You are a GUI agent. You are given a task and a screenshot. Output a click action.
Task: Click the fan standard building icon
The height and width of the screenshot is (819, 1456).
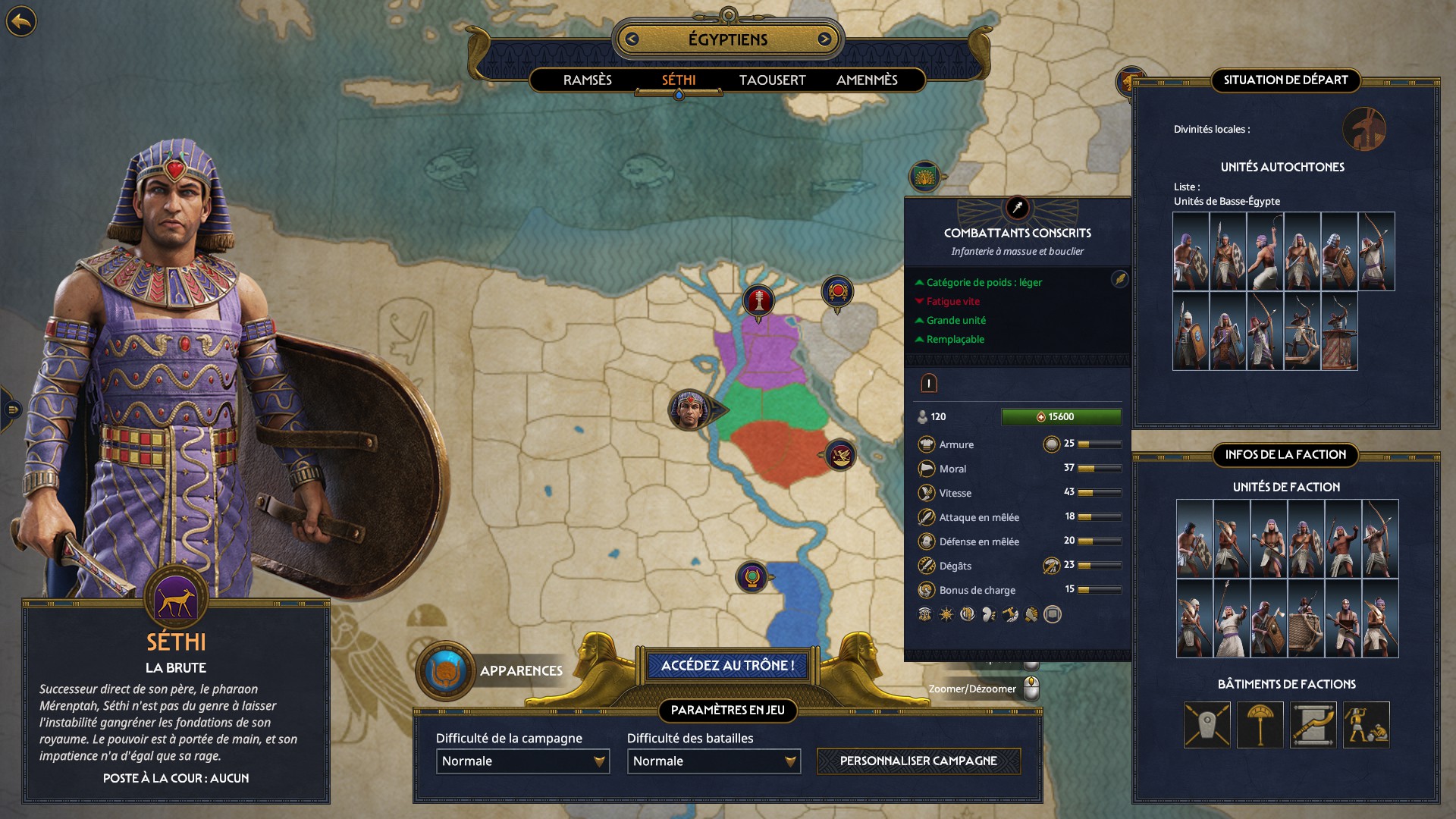tap(1260, 726)
